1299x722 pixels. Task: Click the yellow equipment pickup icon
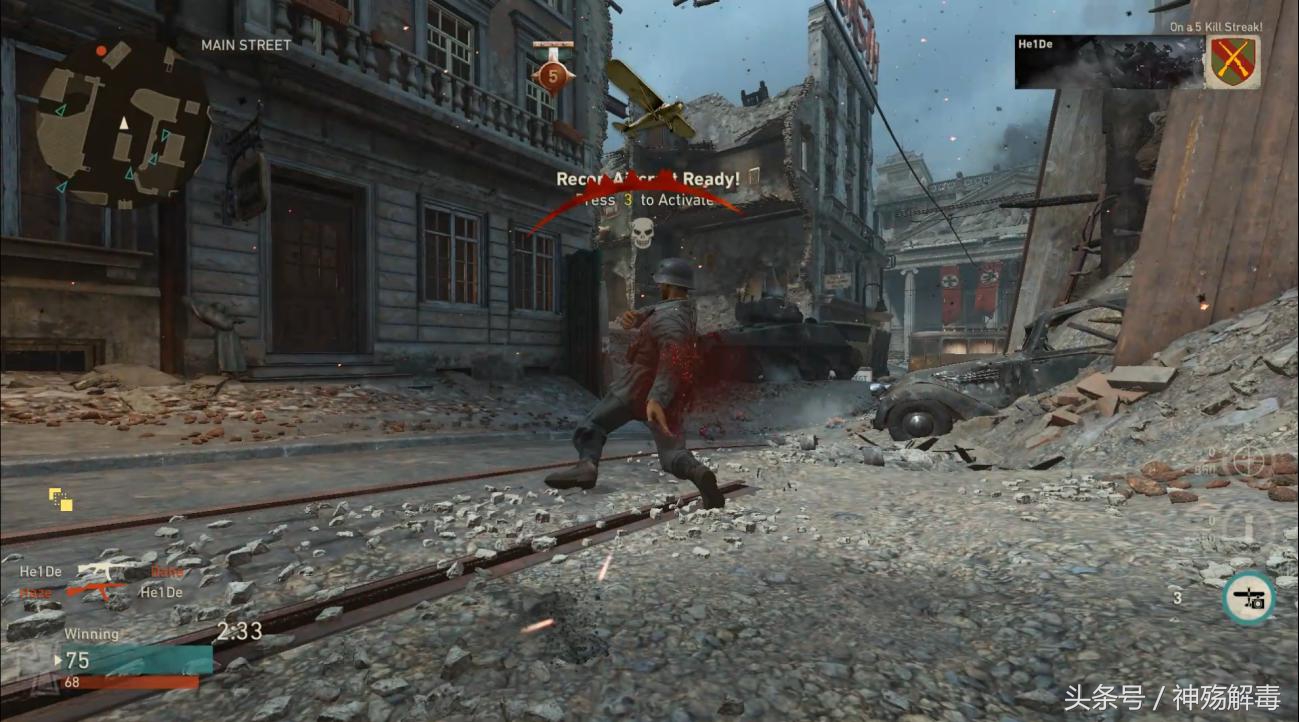click(x=59, y=500)
